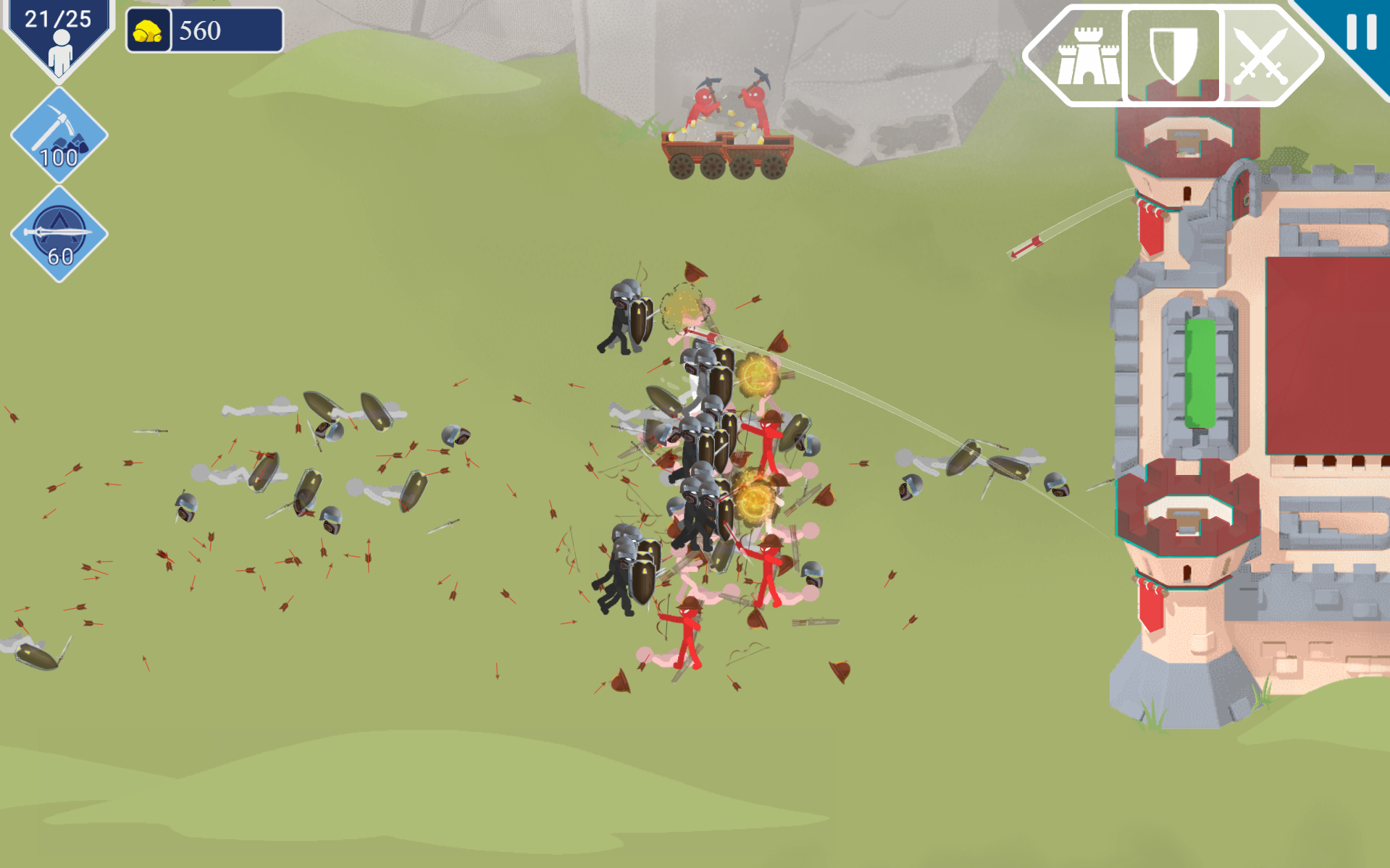Image resolution: width=1390 pixels, height=868 pixels.
Task: Choose the crossed swords attack command
Action: 1262,56
